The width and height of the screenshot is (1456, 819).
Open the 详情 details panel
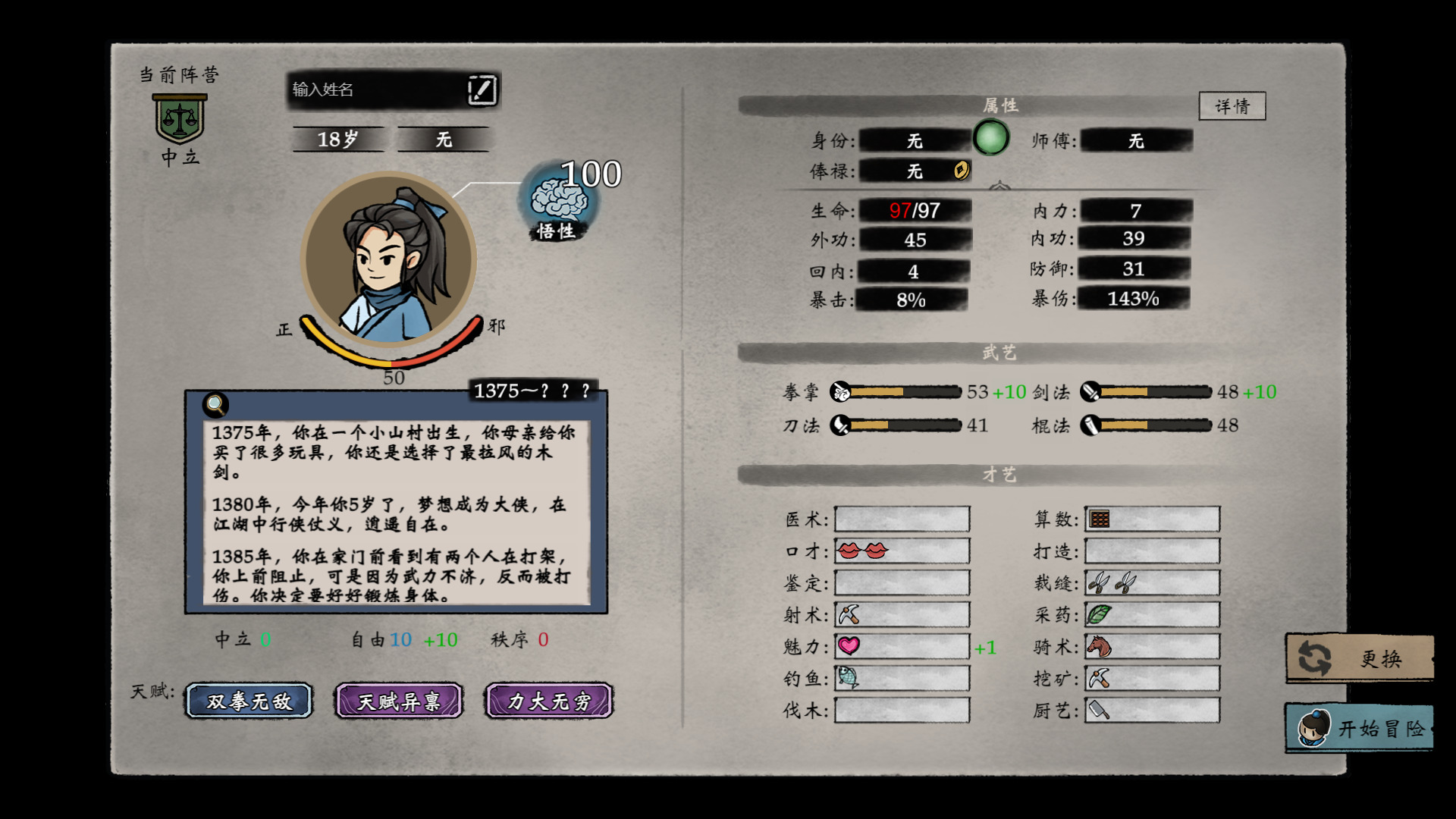pos(1232,106)
